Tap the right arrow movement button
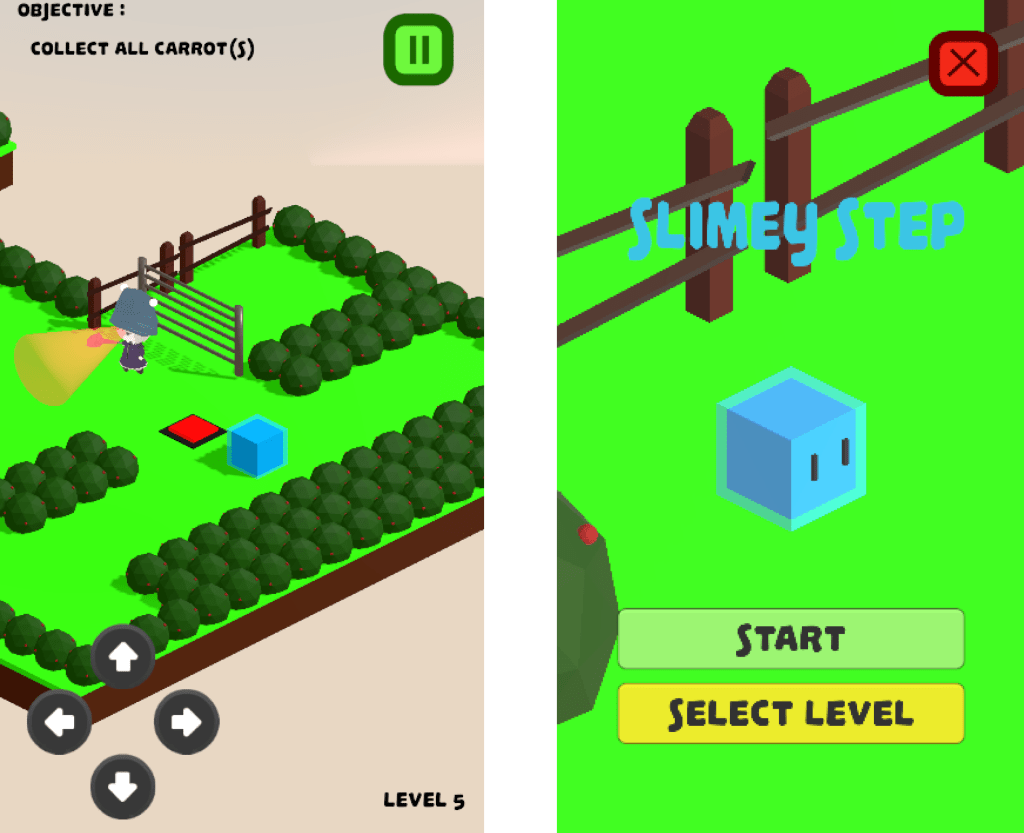Image resolution: width=1024 pixels, height=833 pixels. [x=186, y=721]
